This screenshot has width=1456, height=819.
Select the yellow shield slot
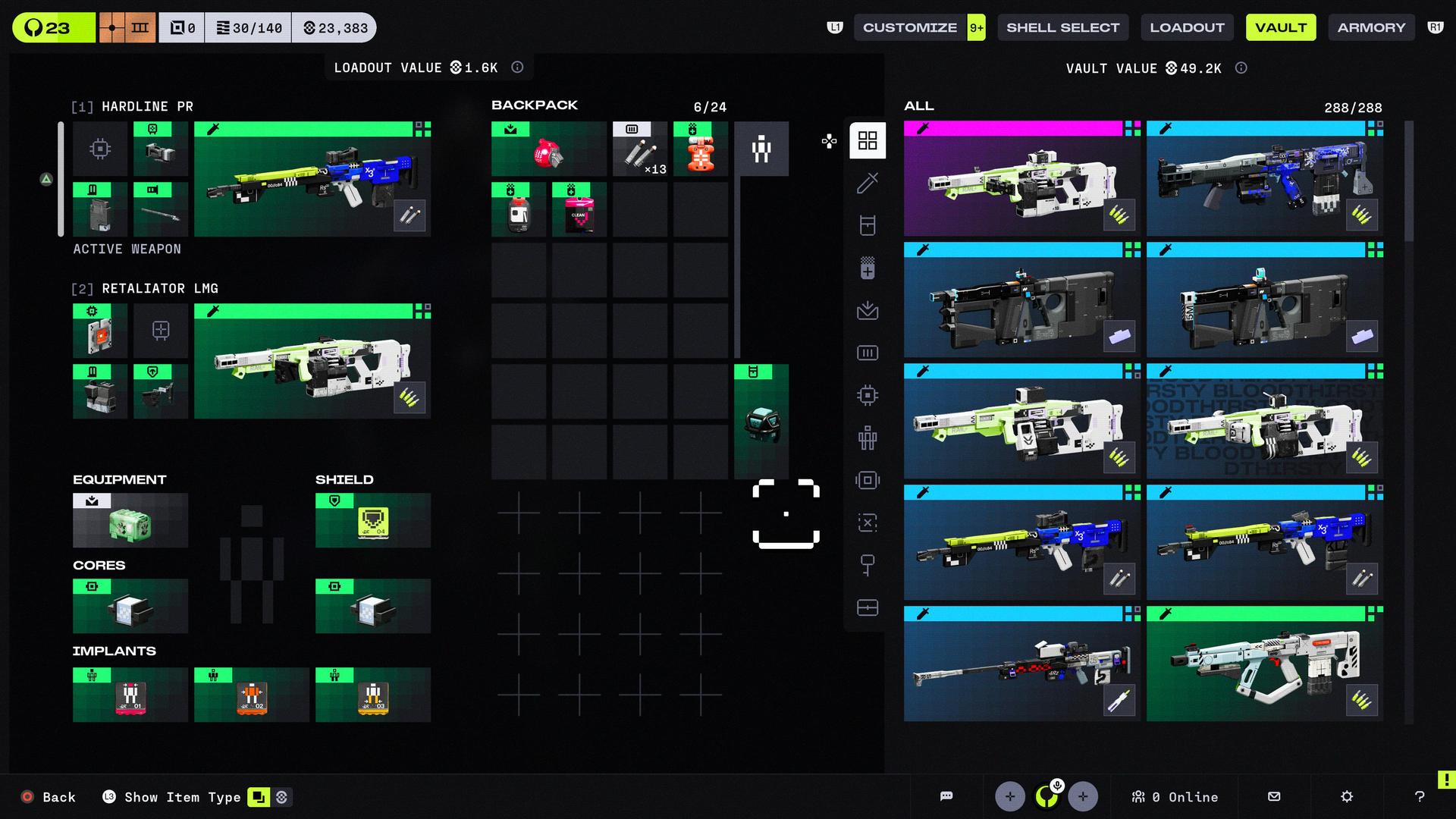point(373,521)
